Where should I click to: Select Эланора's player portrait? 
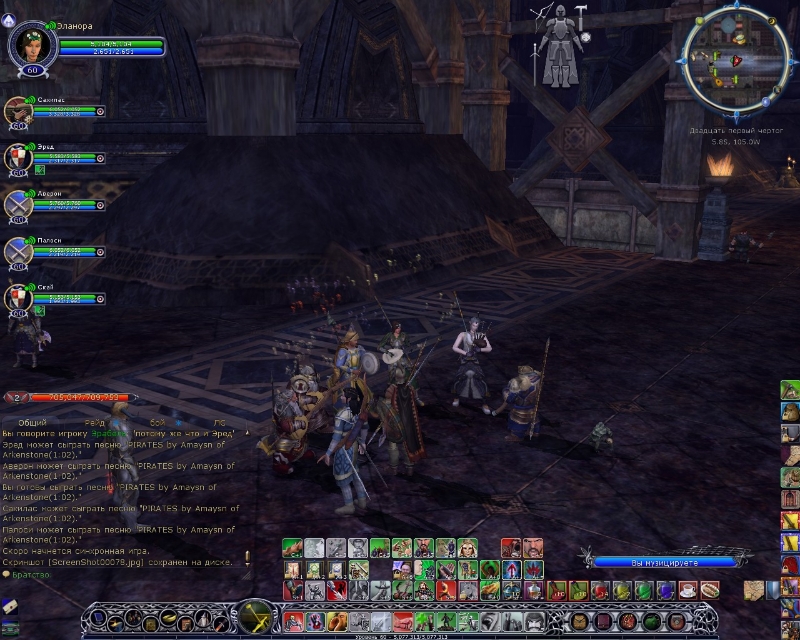coord(28,44)
